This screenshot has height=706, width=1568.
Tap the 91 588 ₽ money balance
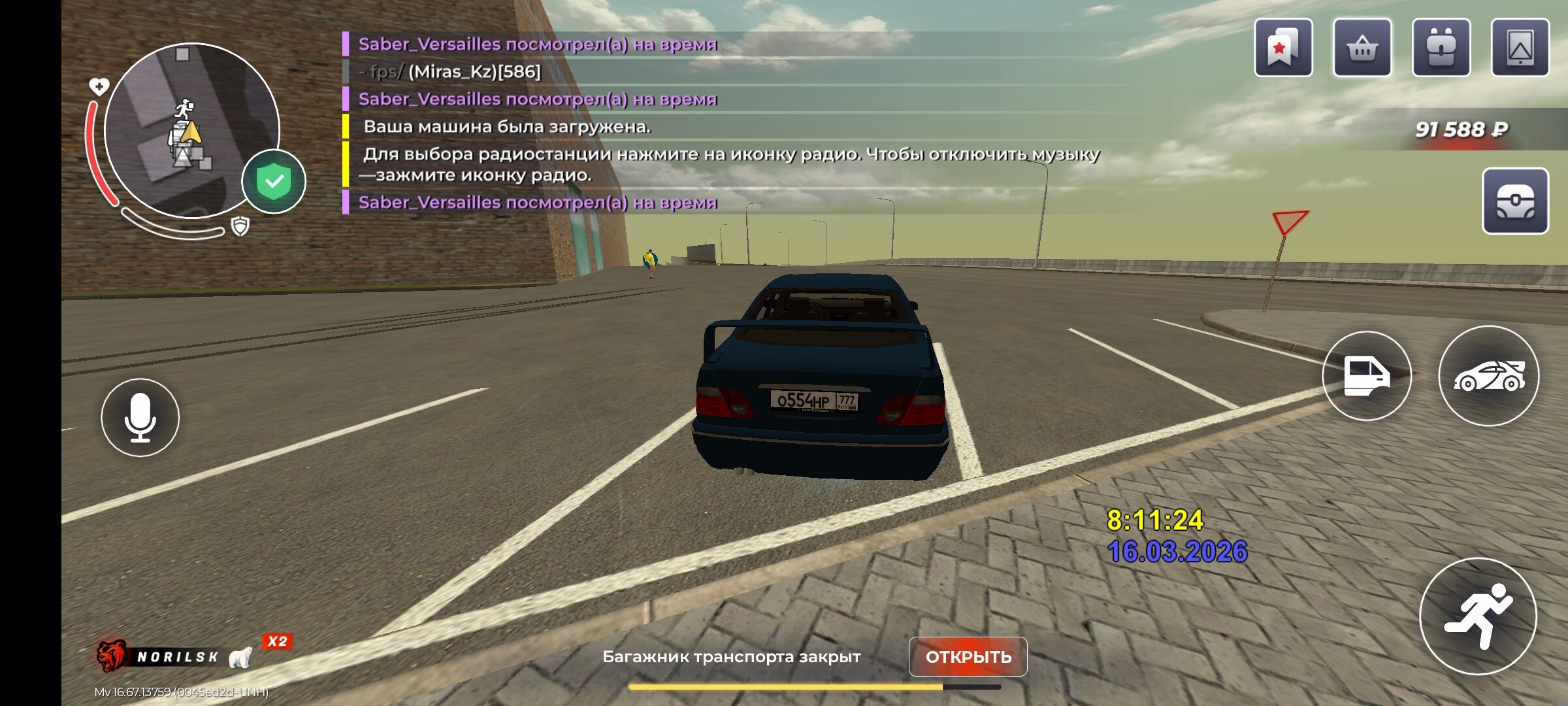(1461, 129)
